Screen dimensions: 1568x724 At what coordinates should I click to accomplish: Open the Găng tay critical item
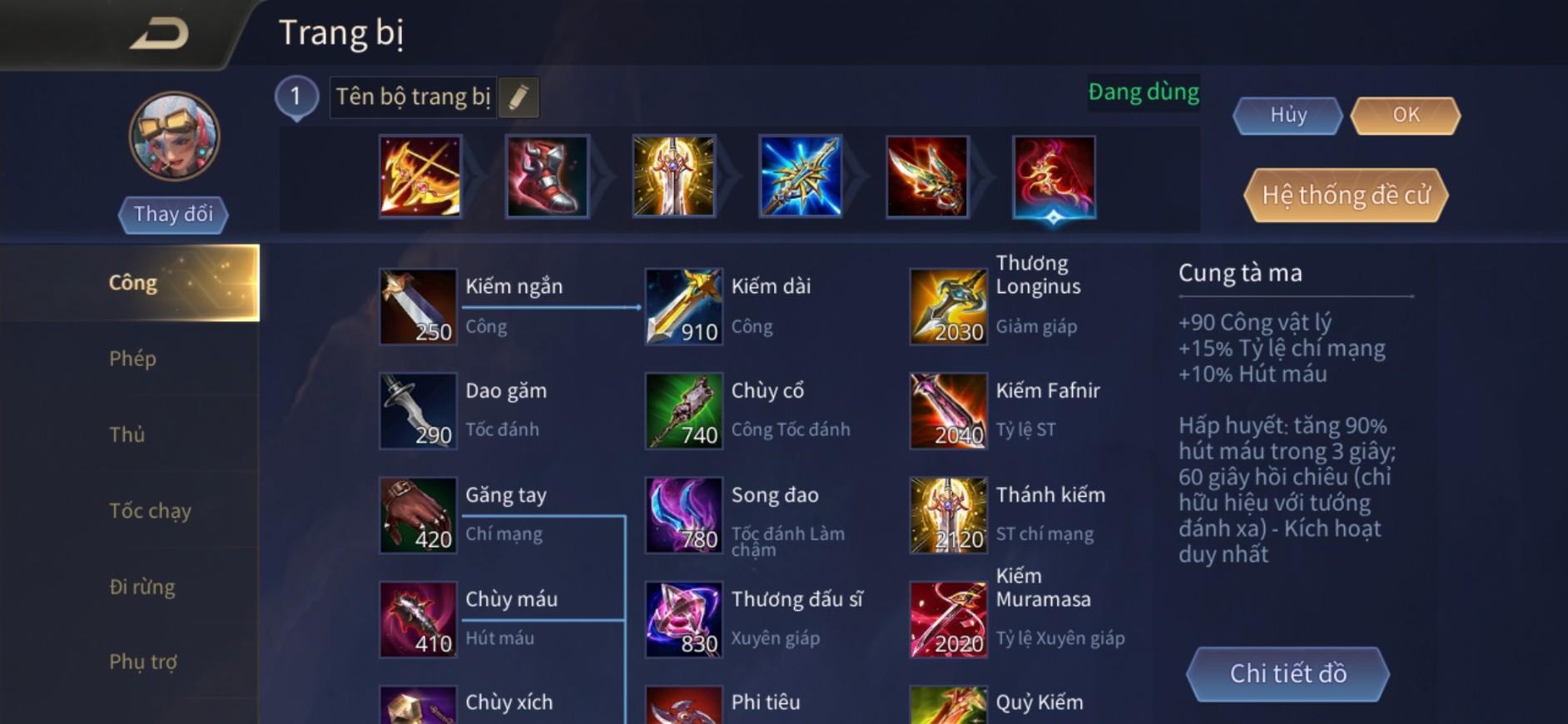[417, 514]
